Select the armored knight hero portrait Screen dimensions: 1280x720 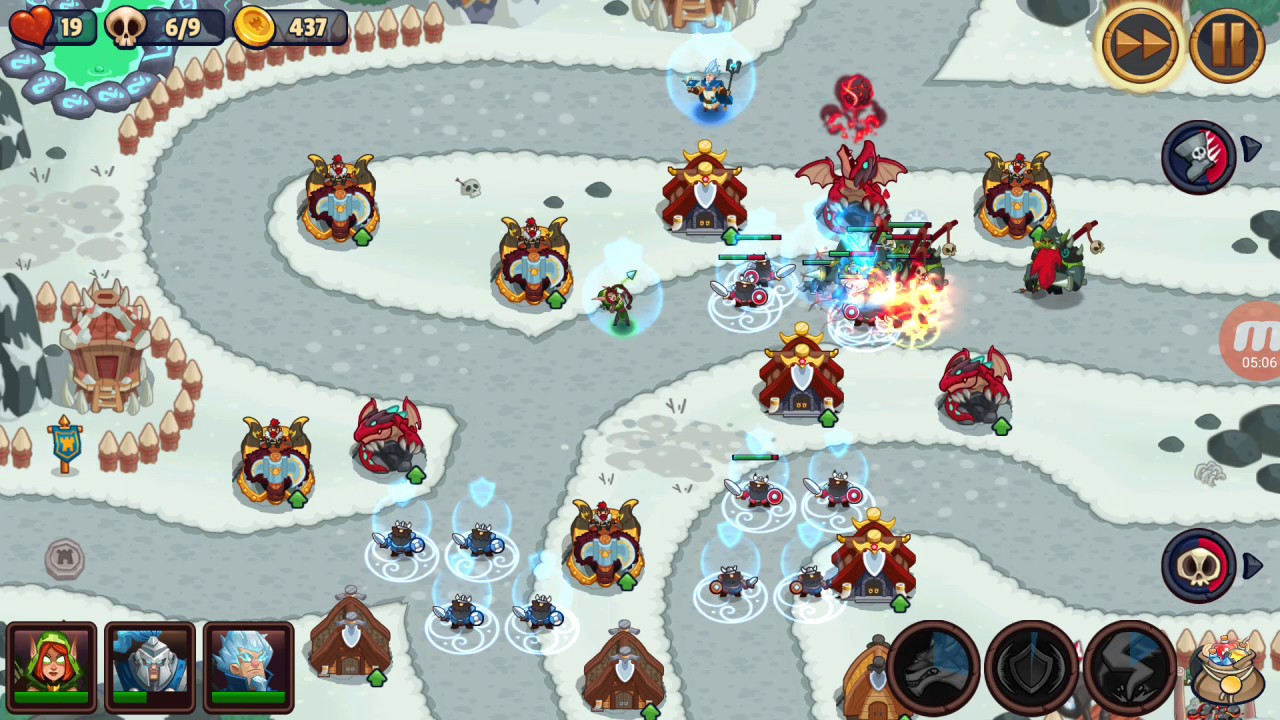point(150,664)
